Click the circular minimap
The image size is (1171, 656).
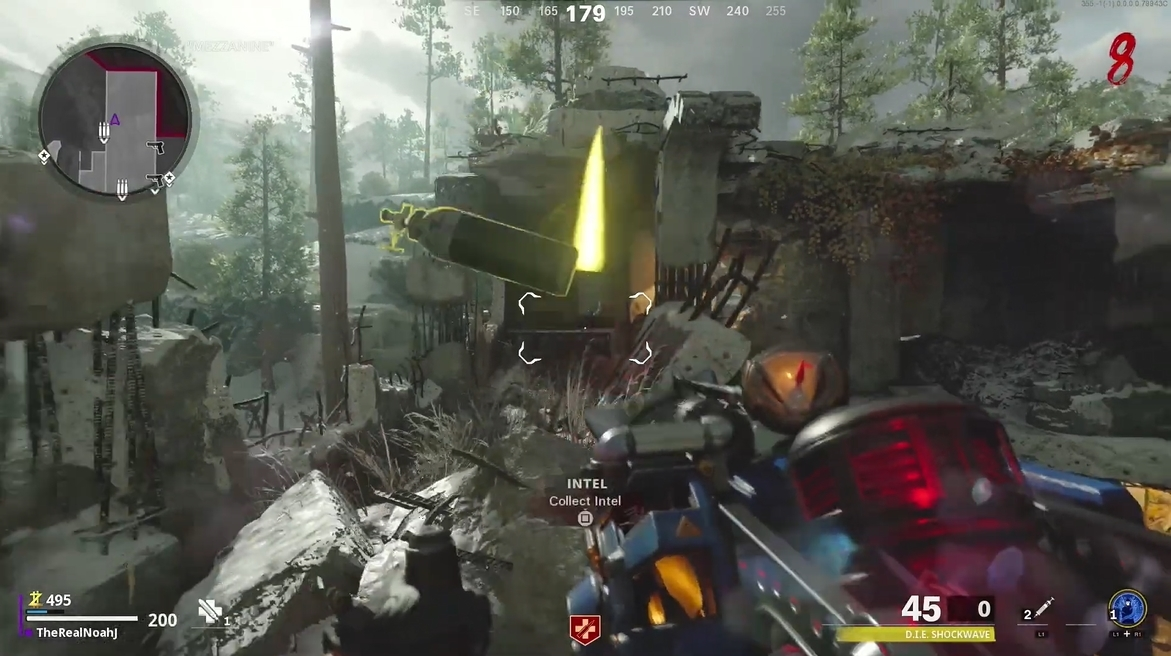click(115, 121)
